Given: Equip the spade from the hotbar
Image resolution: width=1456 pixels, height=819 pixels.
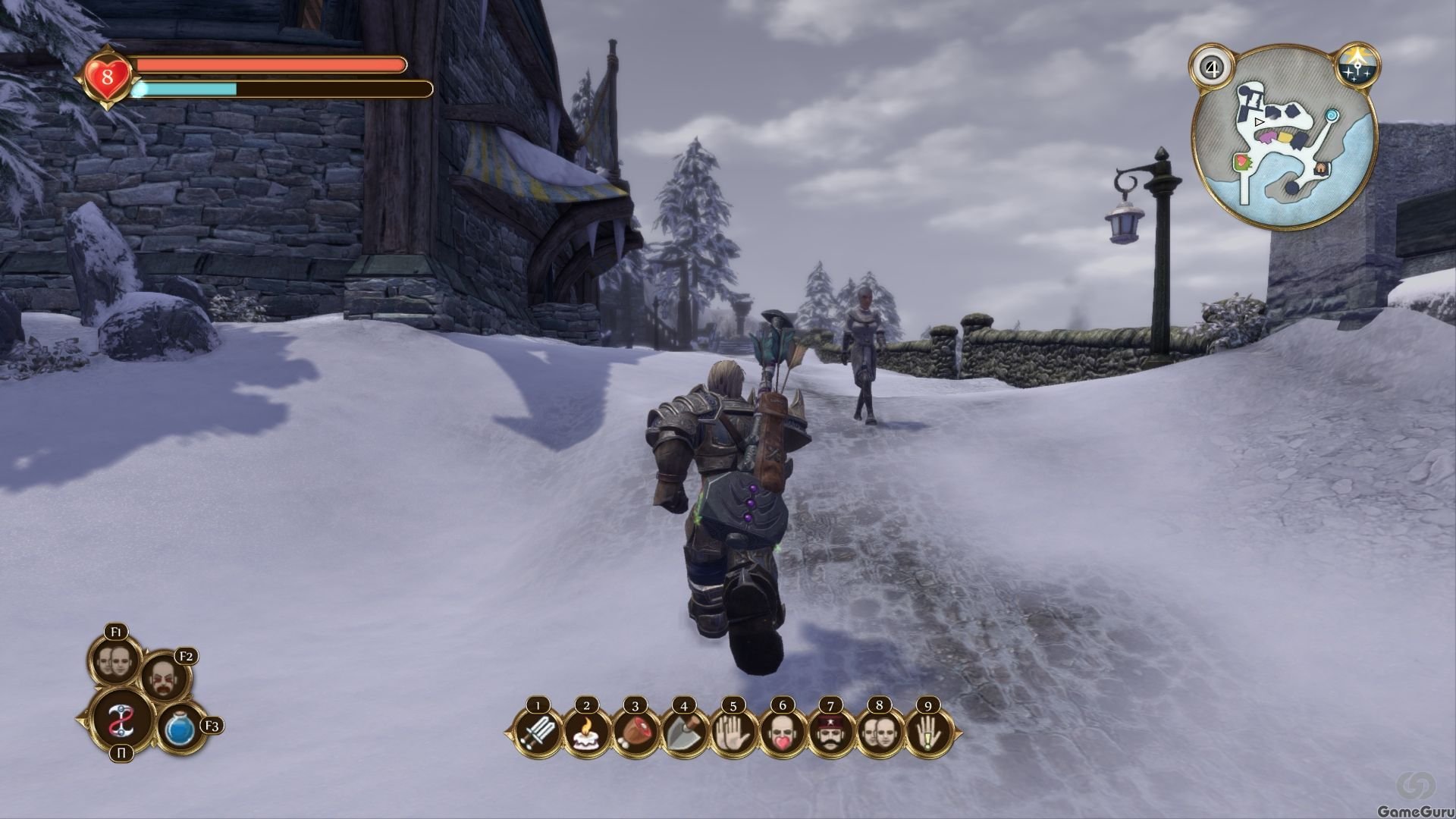Looking at the screenshot, I should 683,734.
